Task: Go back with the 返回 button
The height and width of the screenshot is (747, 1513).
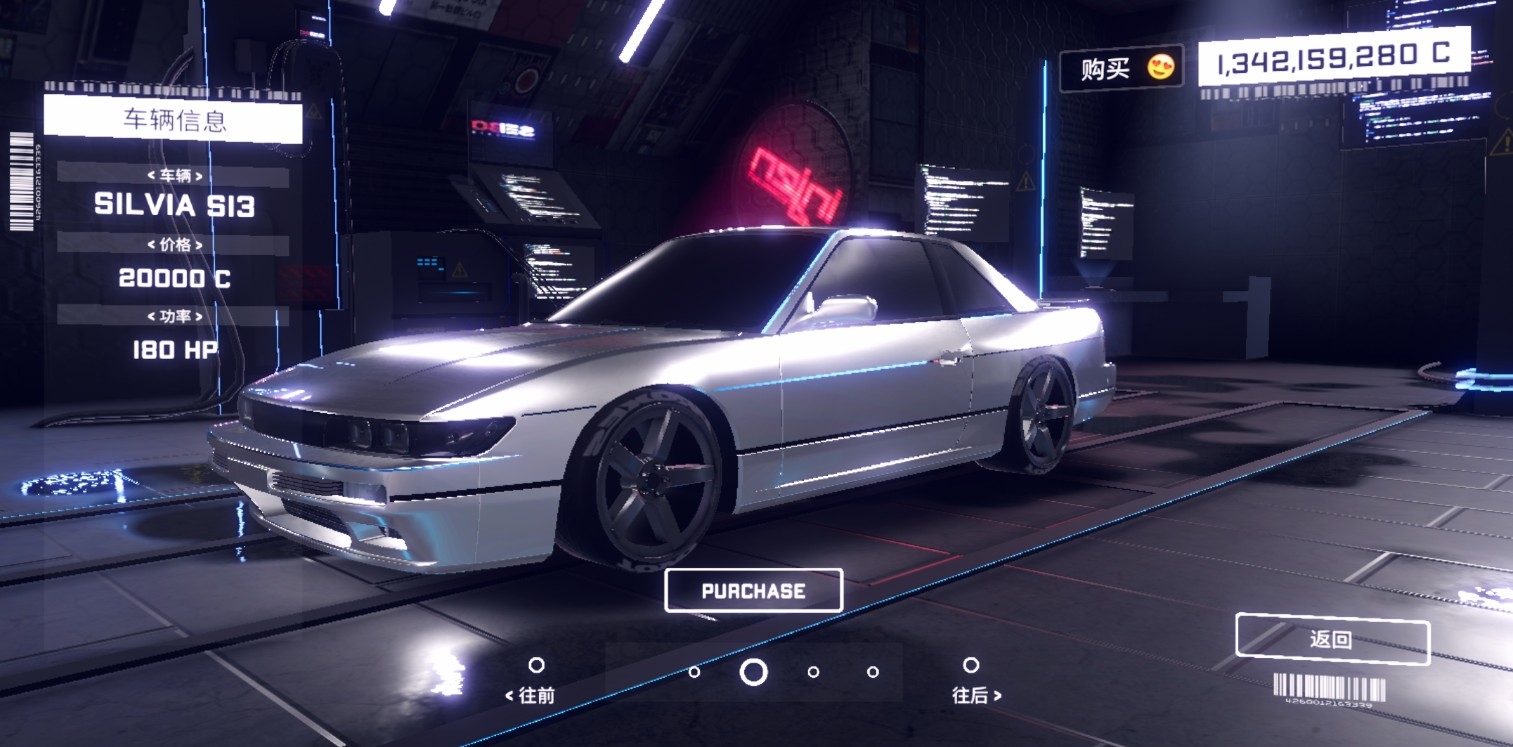Action: tap(1332, 640)
